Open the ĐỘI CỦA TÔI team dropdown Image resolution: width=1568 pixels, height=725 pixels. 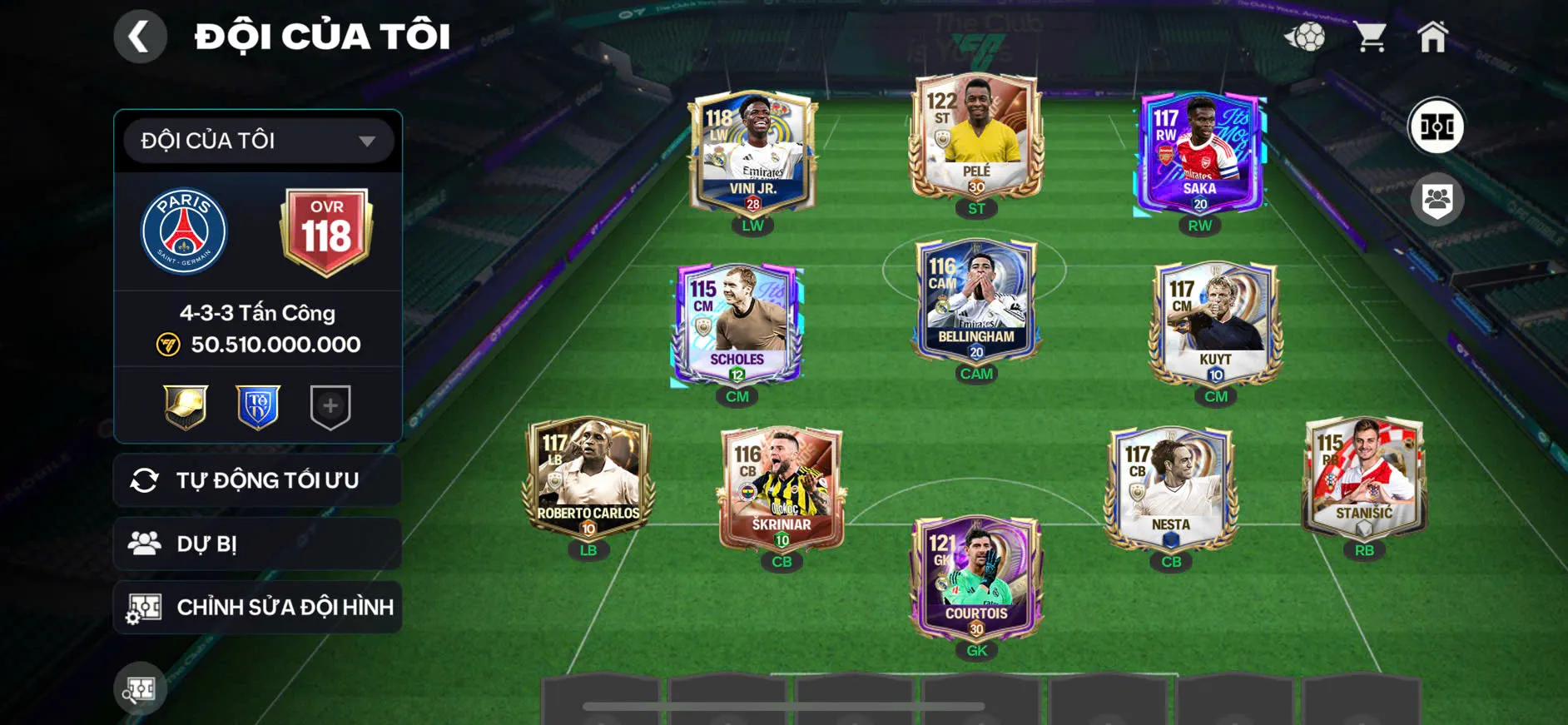pyautogui.click(x=256, y=140)
